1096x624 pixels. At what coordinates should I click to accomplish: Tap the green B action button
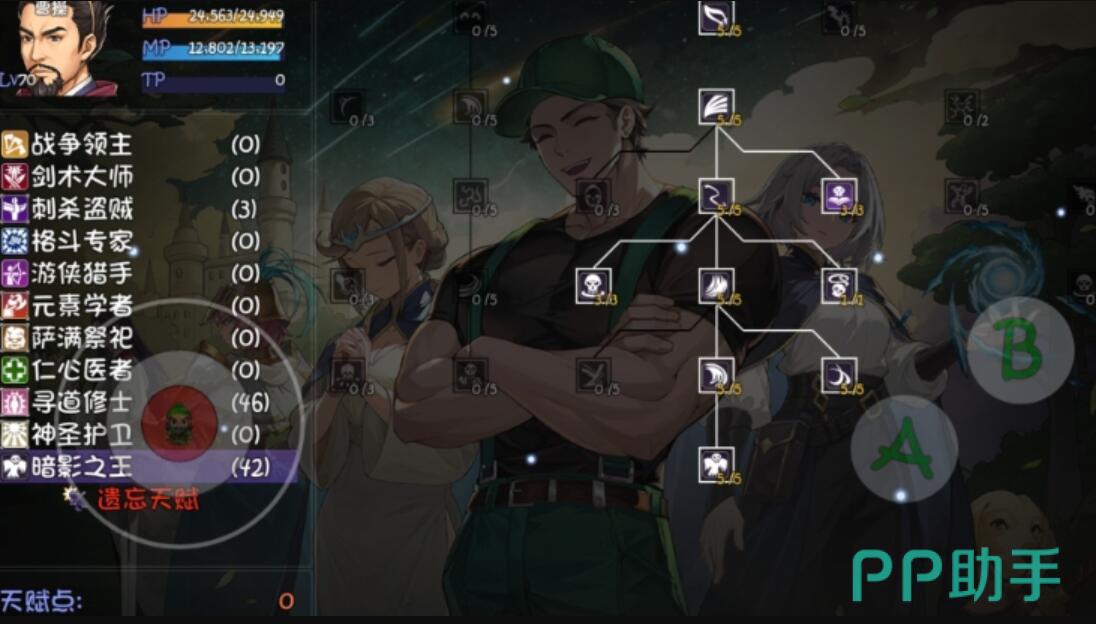point(1020,350)
